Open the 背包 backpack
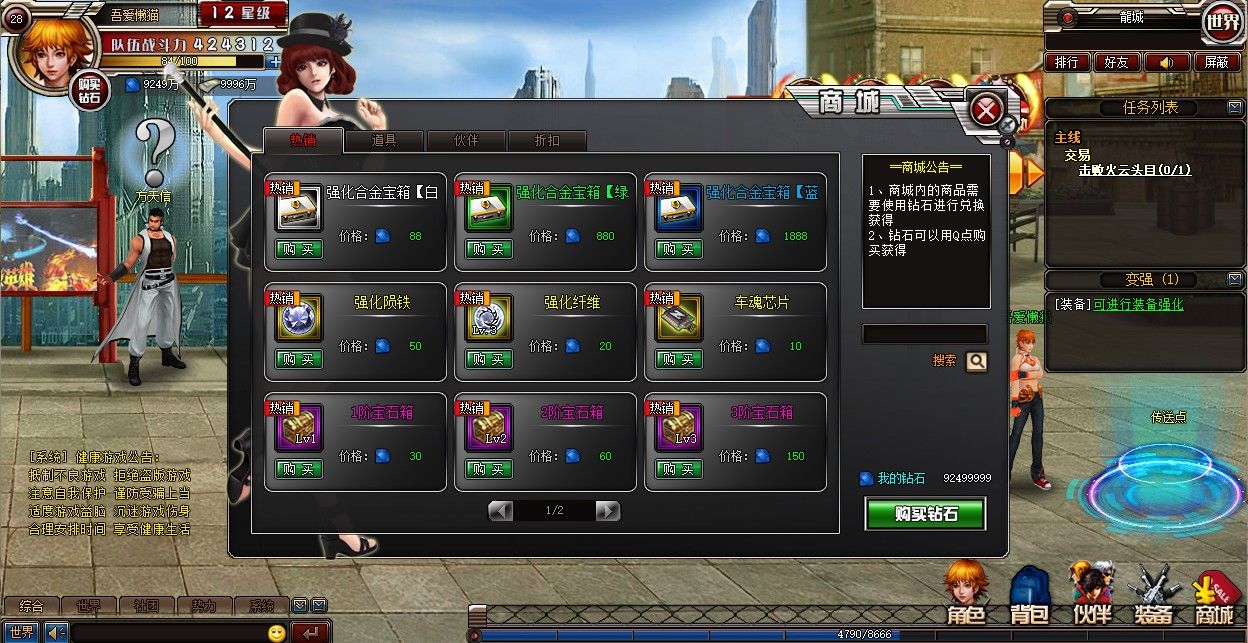 1028,595
